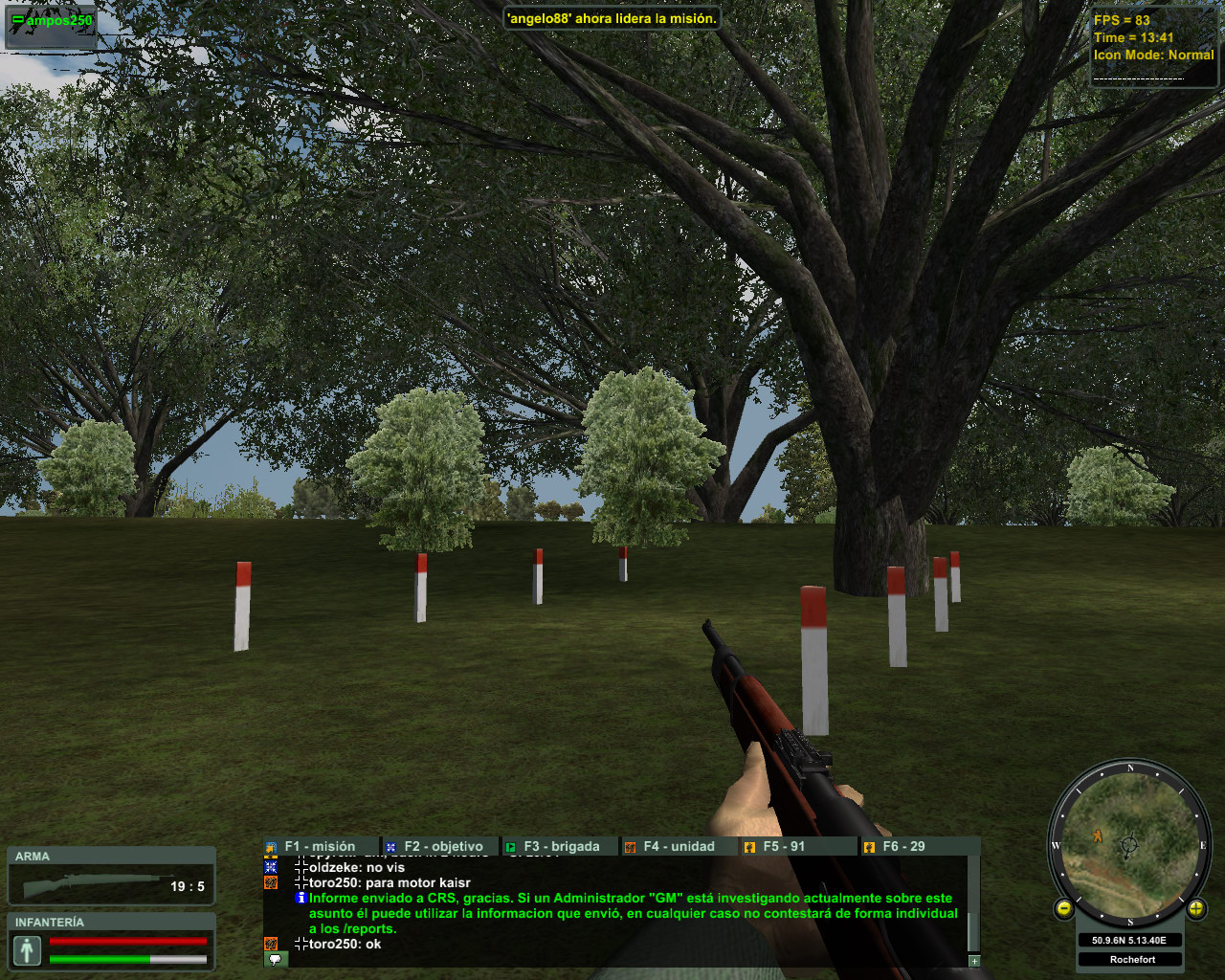
Task: Zoom in the minimap with the plus button
Action: tap(1195, 908)
